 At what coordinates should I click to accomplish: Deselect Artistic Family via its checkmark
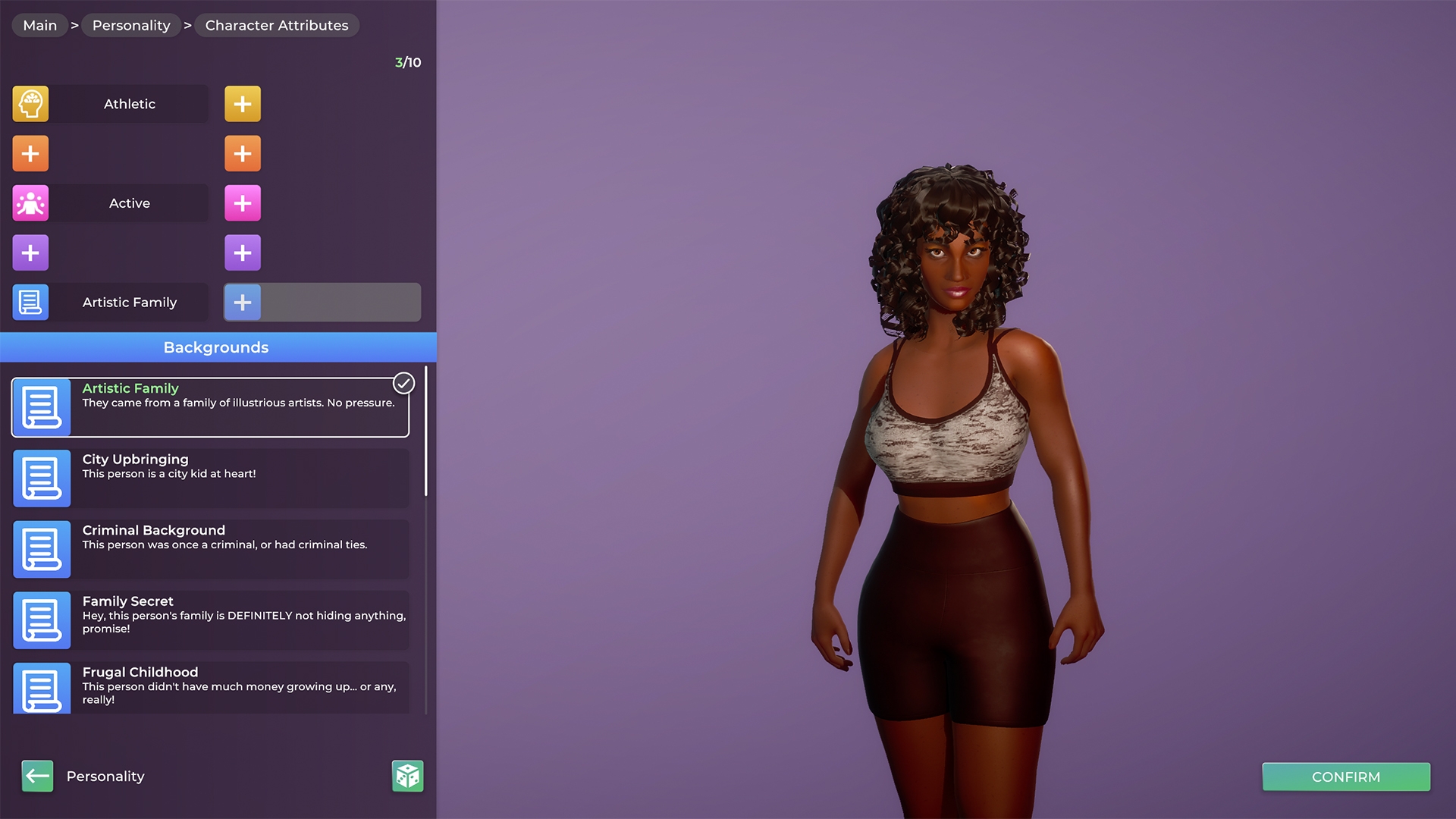click(403, 383)
